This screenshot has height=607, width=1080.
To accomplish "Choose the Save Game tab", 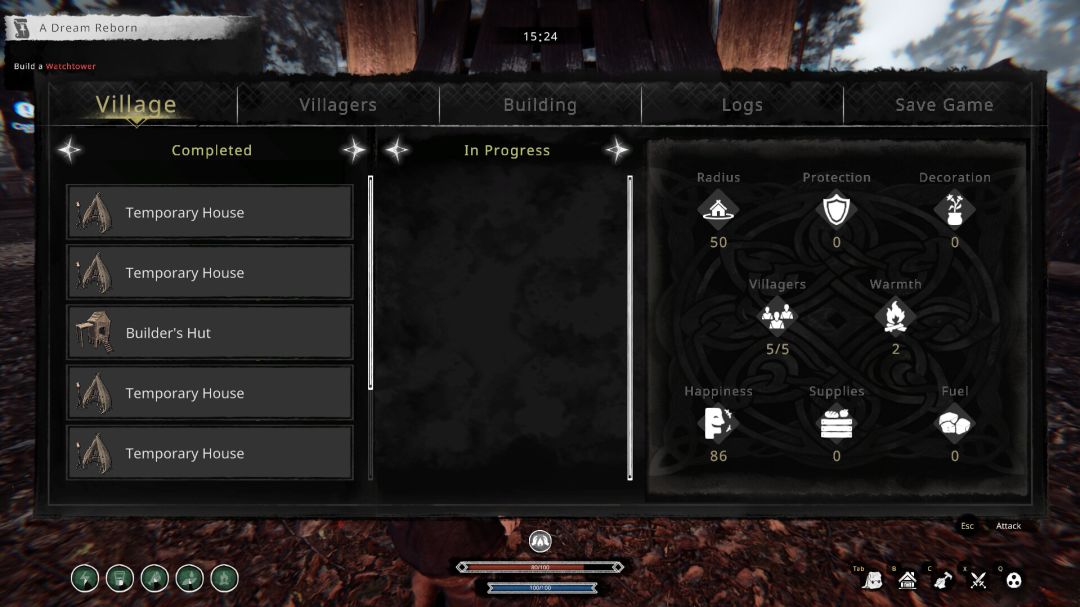I will point(944,105).
